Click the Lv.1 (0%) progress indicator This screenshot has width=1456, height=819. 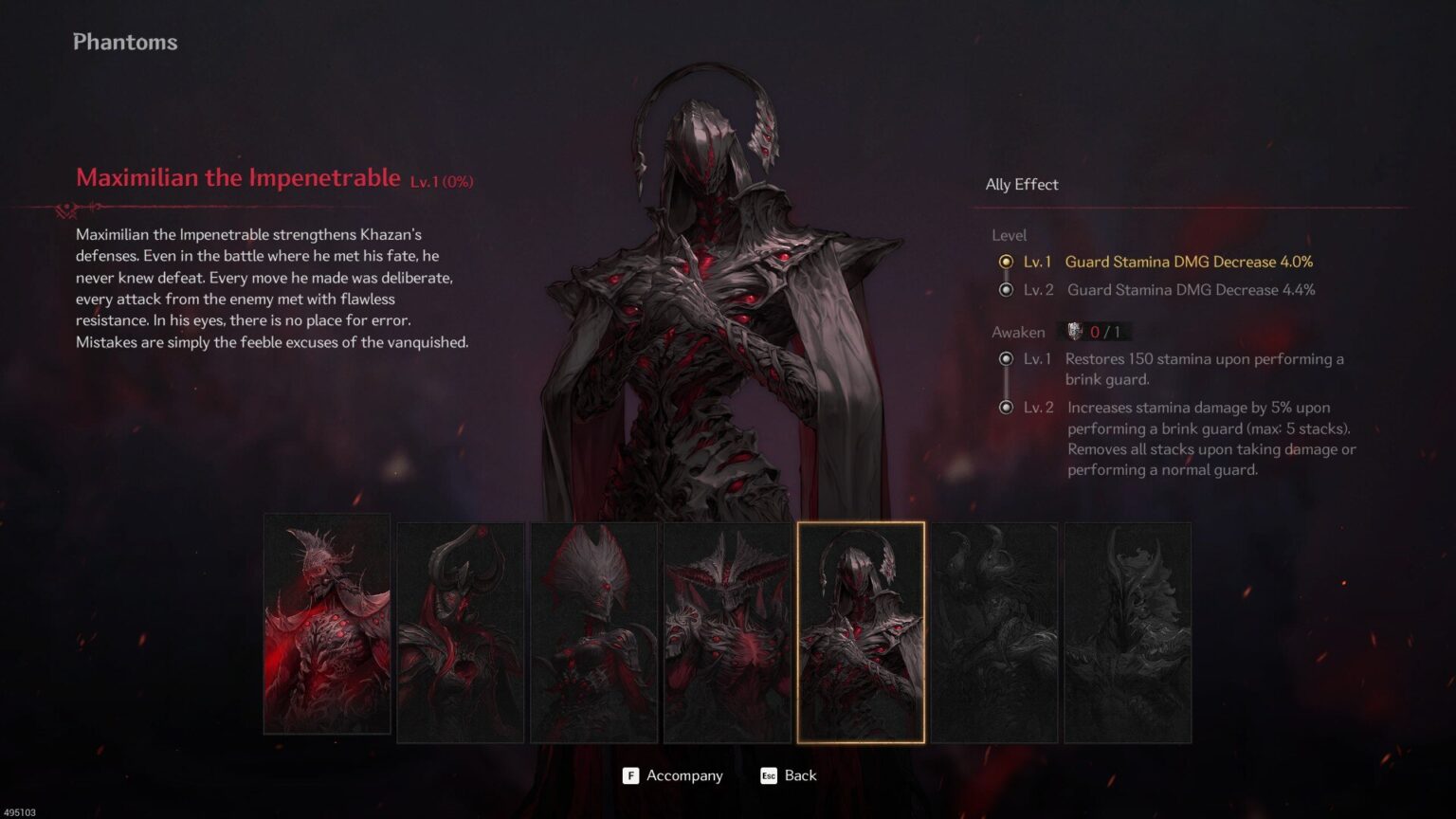coord(442,181)
